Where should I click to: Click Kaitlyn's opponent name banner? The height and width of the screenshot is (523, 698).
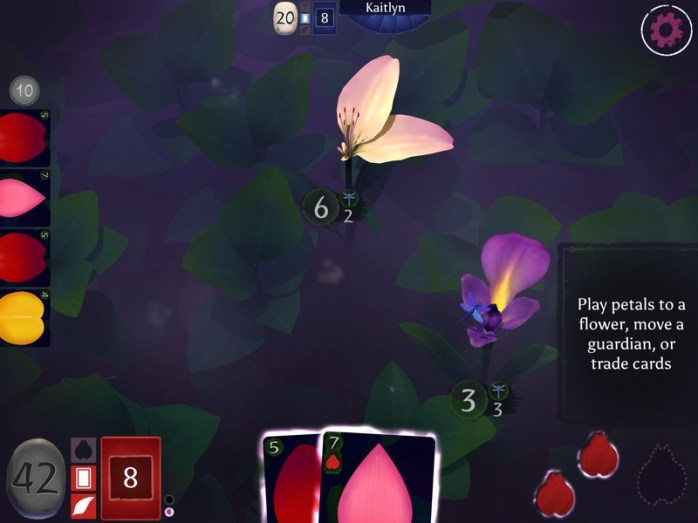click(x=385, y=9)
